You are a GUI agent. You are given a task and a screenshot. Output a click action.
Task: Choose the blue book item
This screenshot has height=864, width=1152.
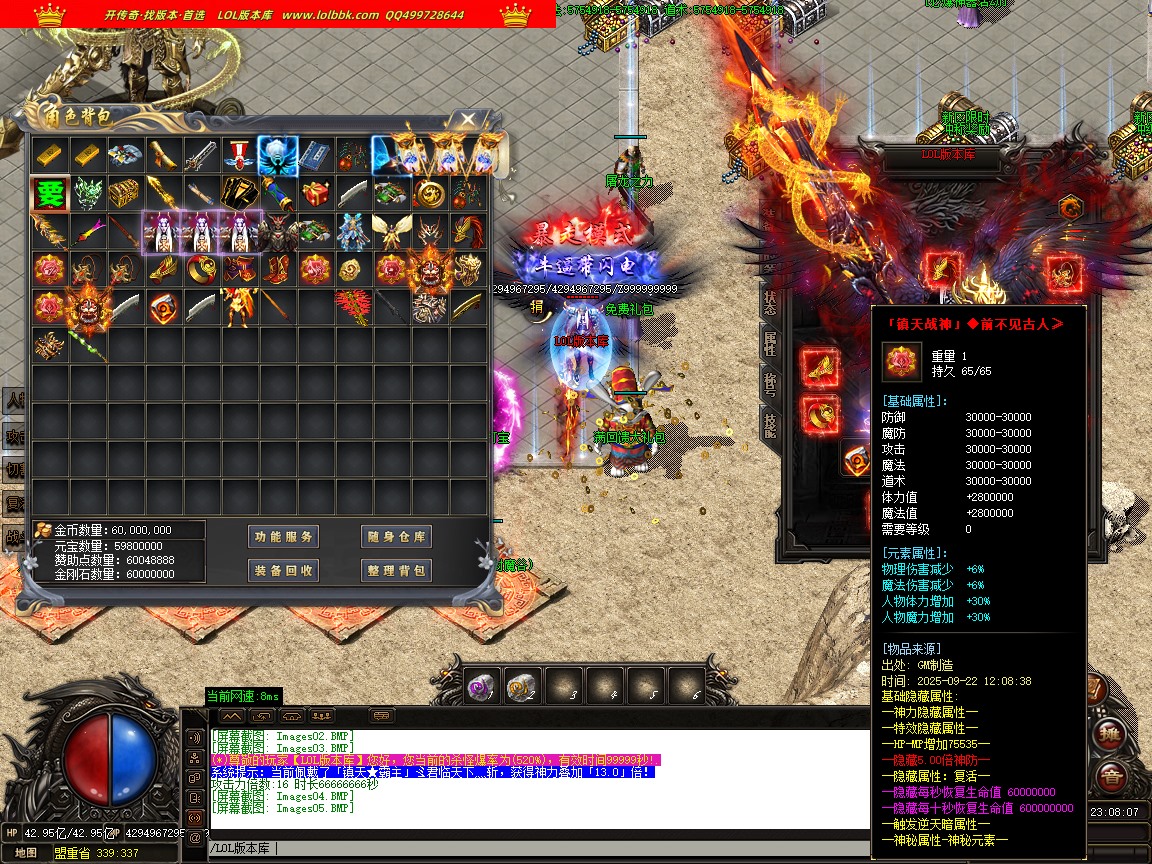pos(314,155)
